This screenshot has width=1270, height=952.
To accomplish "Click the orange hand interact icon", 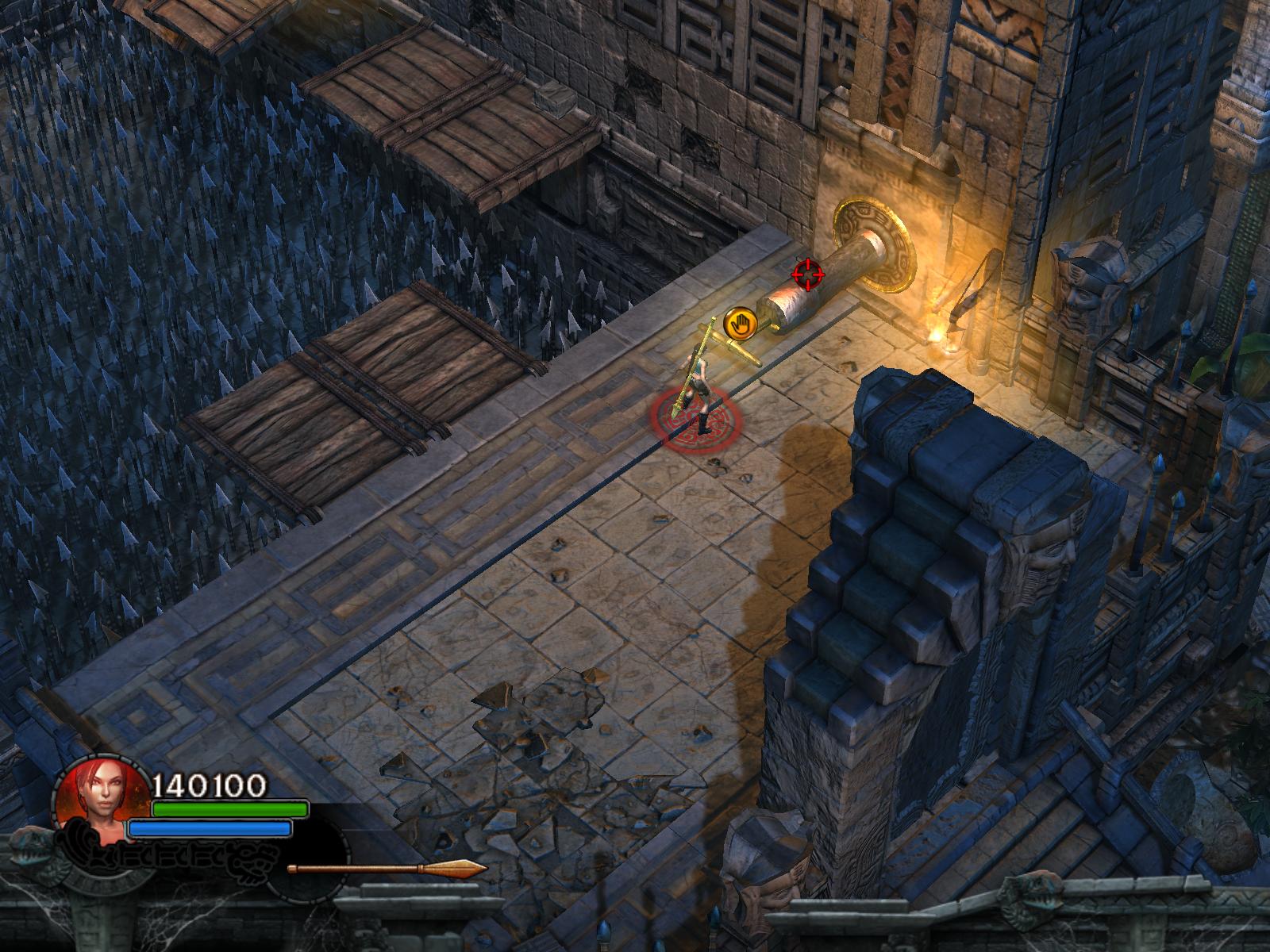I will 739,323.
